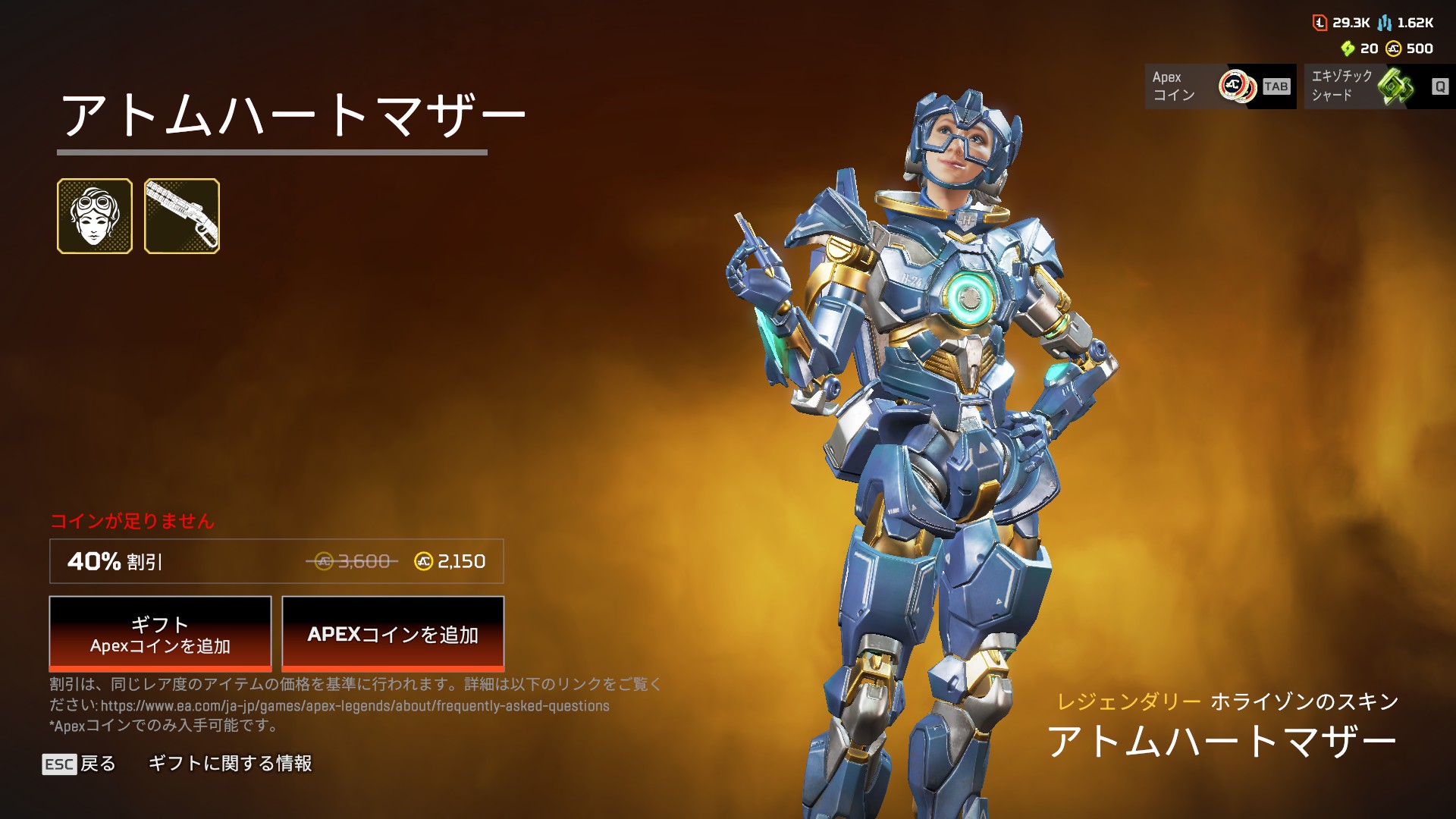
Task: Open the Apex コイン currency tab
Action: (x=1220, y=86)
